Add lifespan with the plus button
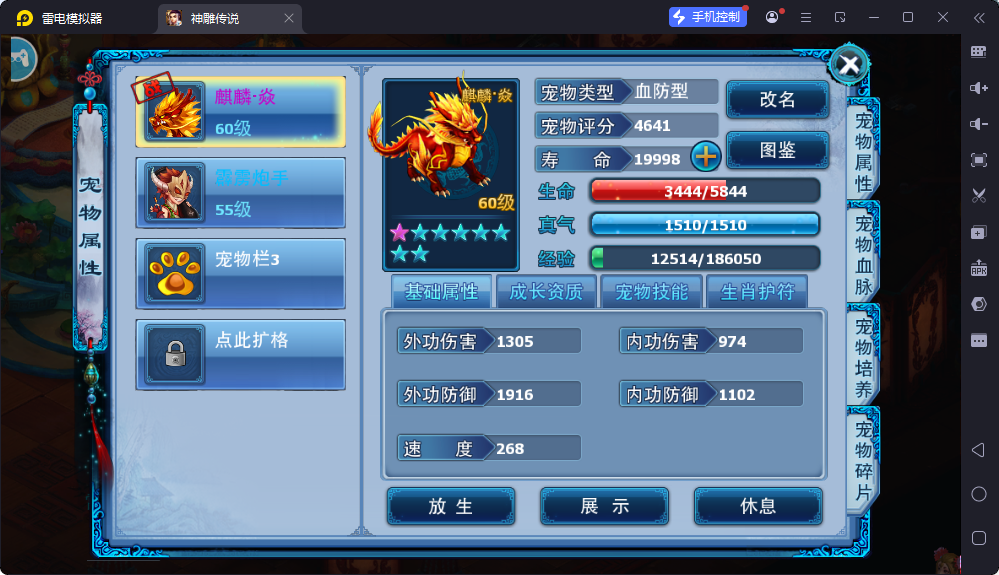 click(x=706, y=157)
